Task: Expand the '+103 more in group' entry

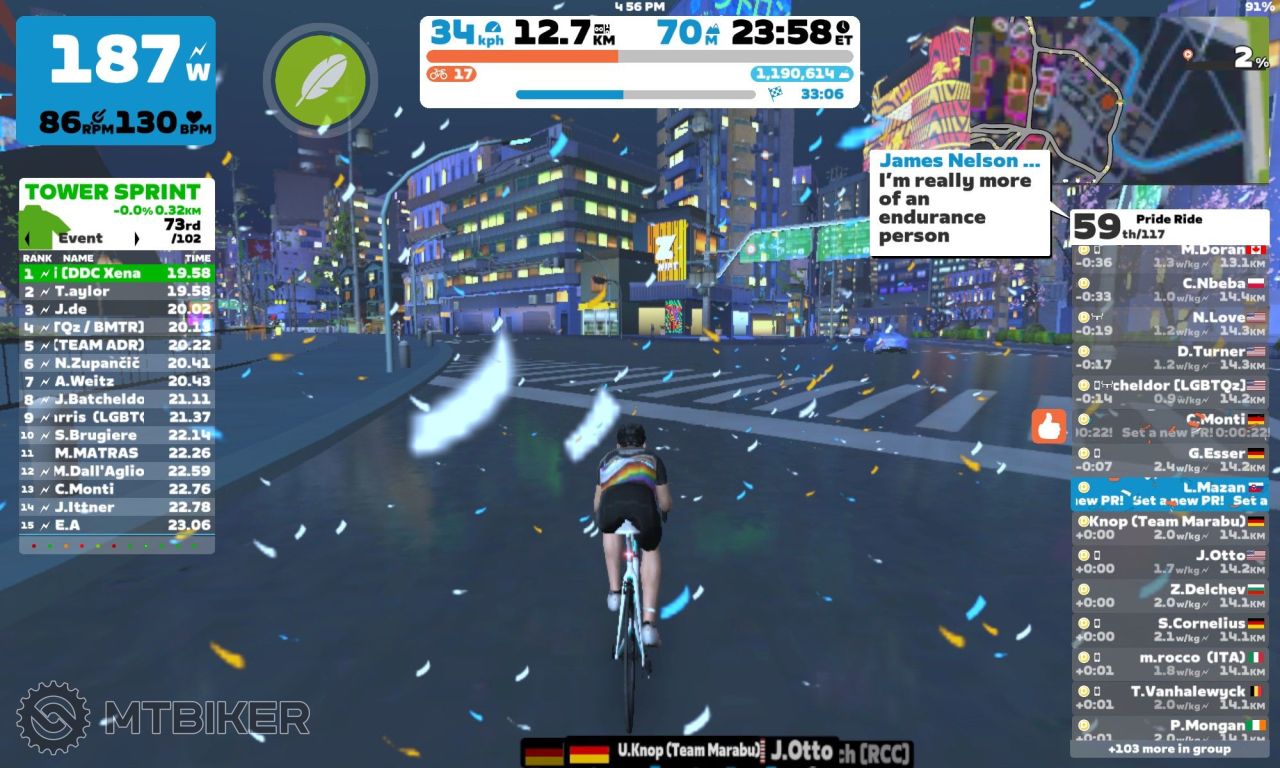Action: [1169, 749]
